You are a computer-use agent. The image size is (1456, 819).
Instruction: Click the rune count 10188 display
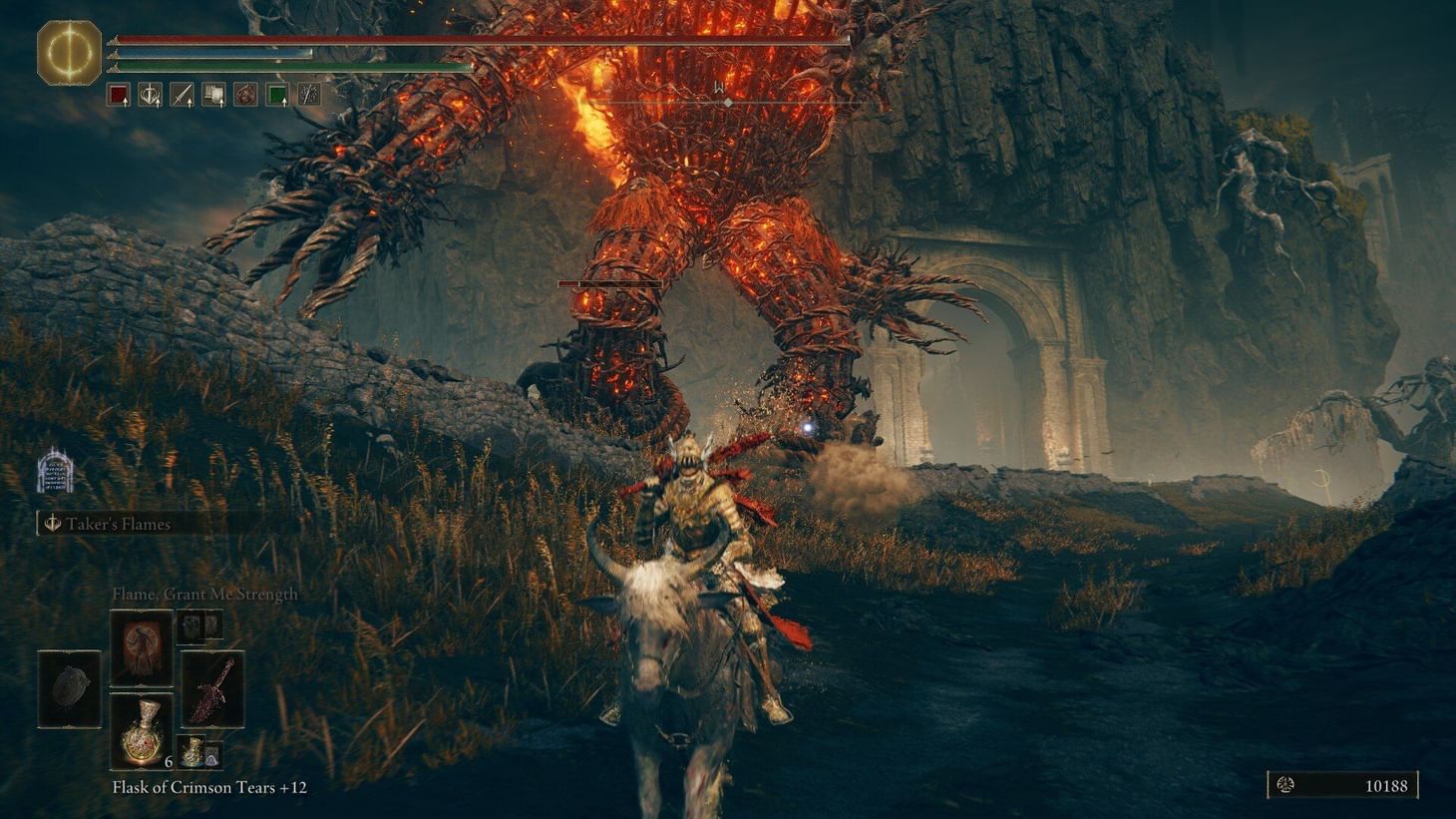(1386, 786)
